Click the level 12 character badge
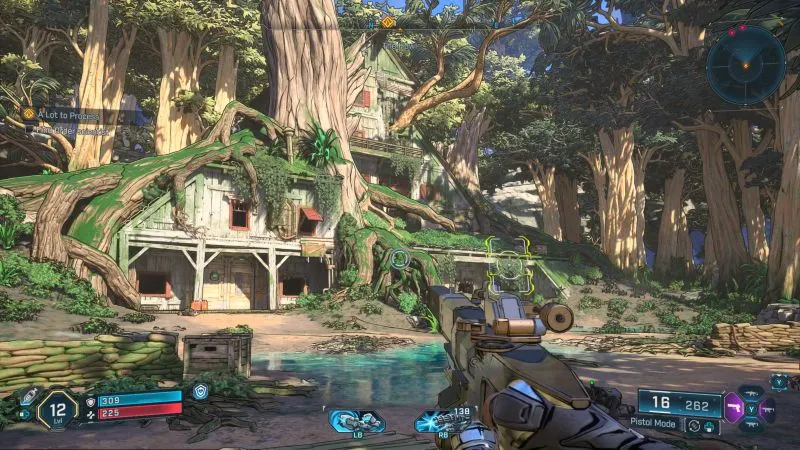The image size is (800, 450). pyautogui.click(x=57, y=408)
